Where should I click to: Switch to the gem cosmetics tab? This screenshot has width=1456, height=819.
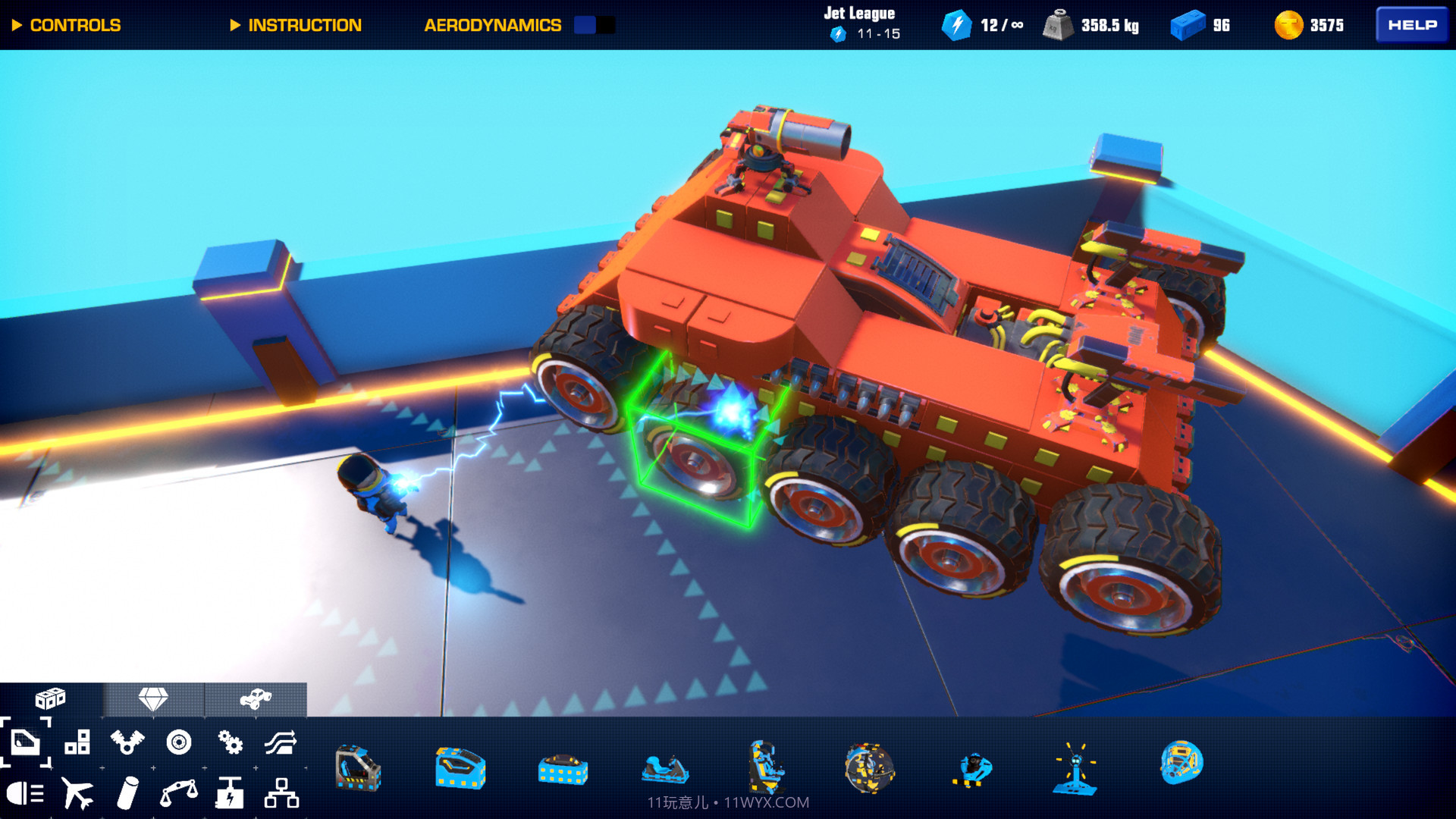click(154, 699)
